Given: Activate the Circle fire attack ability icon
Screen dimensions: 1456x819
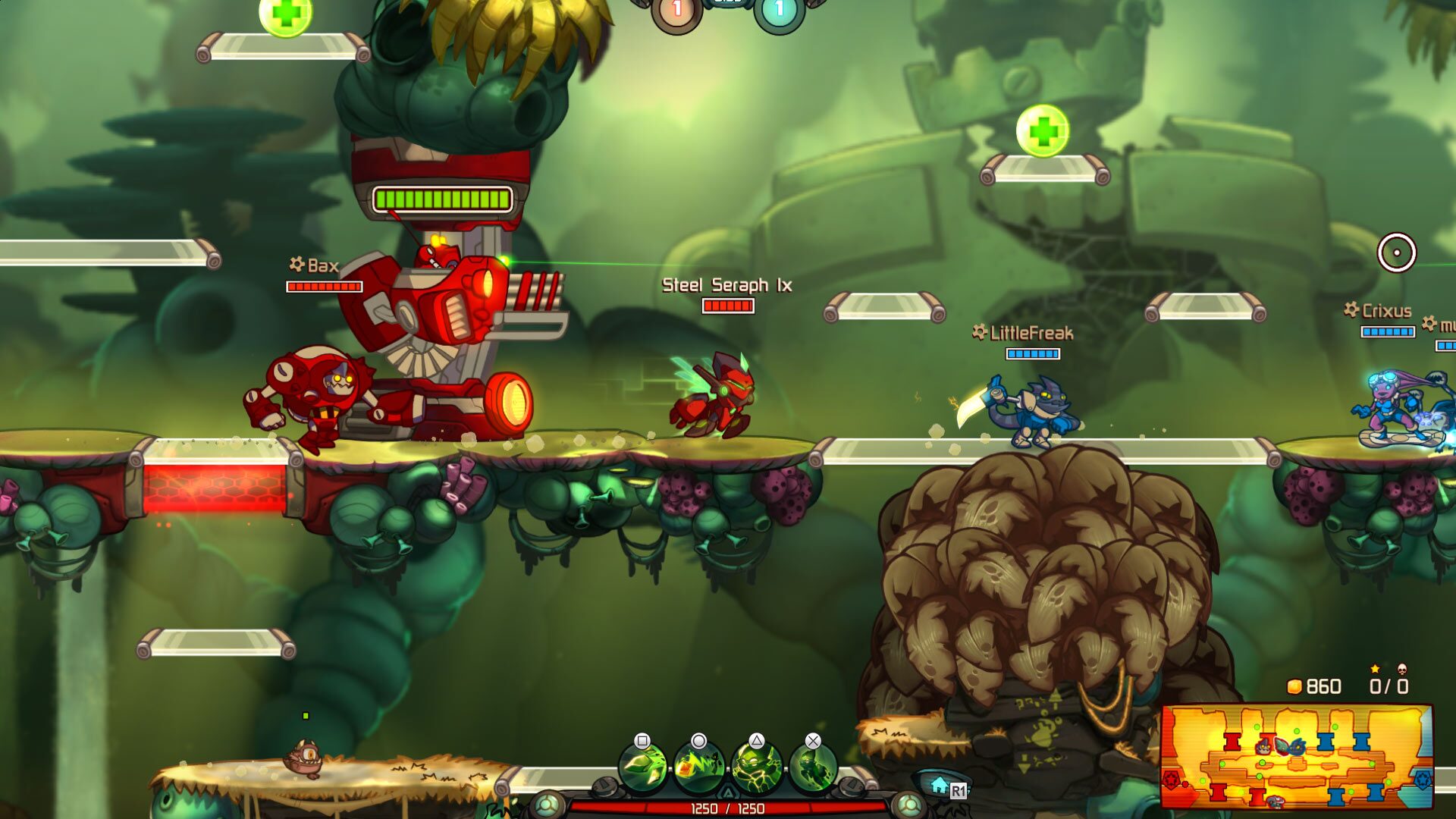Looking at the screenshot, I should pyautogui.click(x=698, y=767).
